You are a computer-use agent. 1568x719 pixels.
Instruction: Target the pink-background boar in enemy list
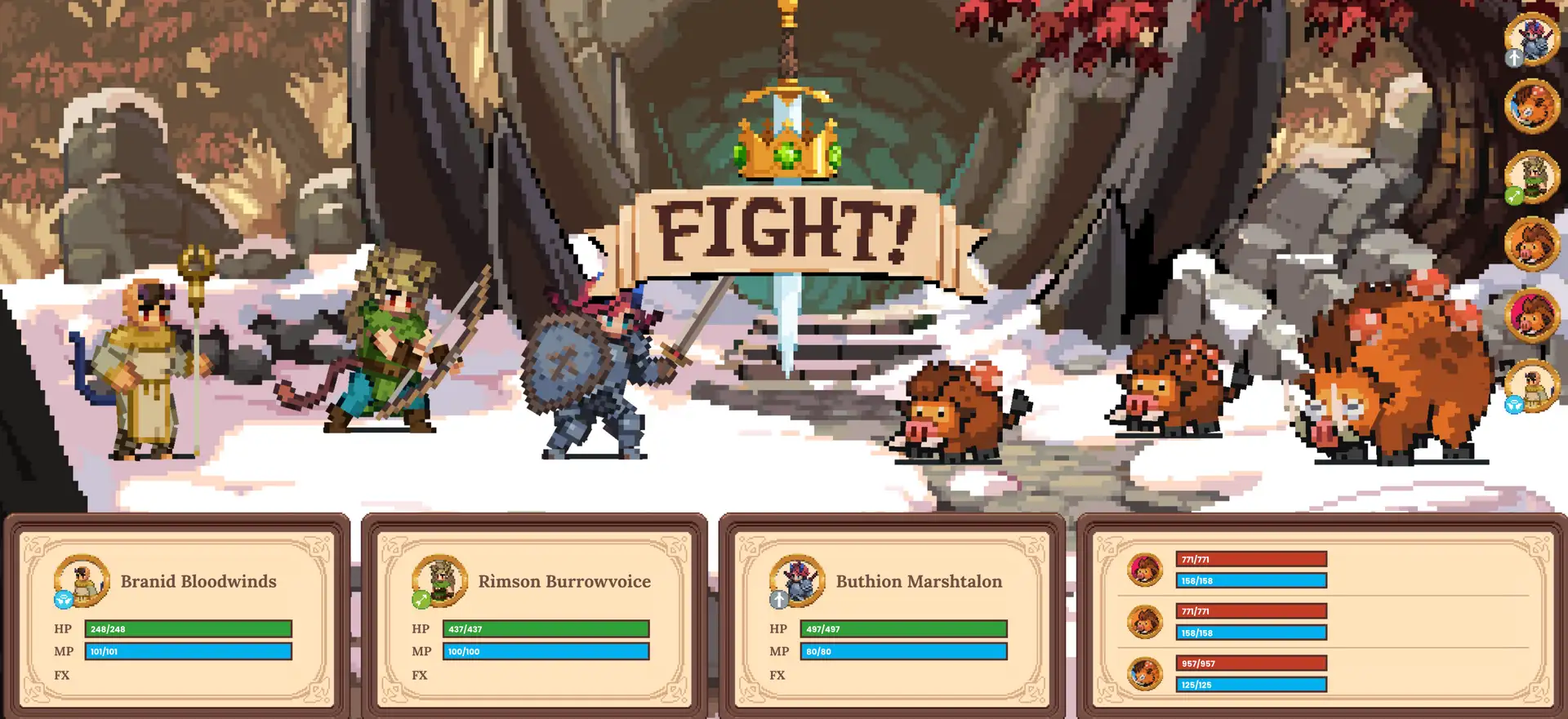click(1145, 570)
